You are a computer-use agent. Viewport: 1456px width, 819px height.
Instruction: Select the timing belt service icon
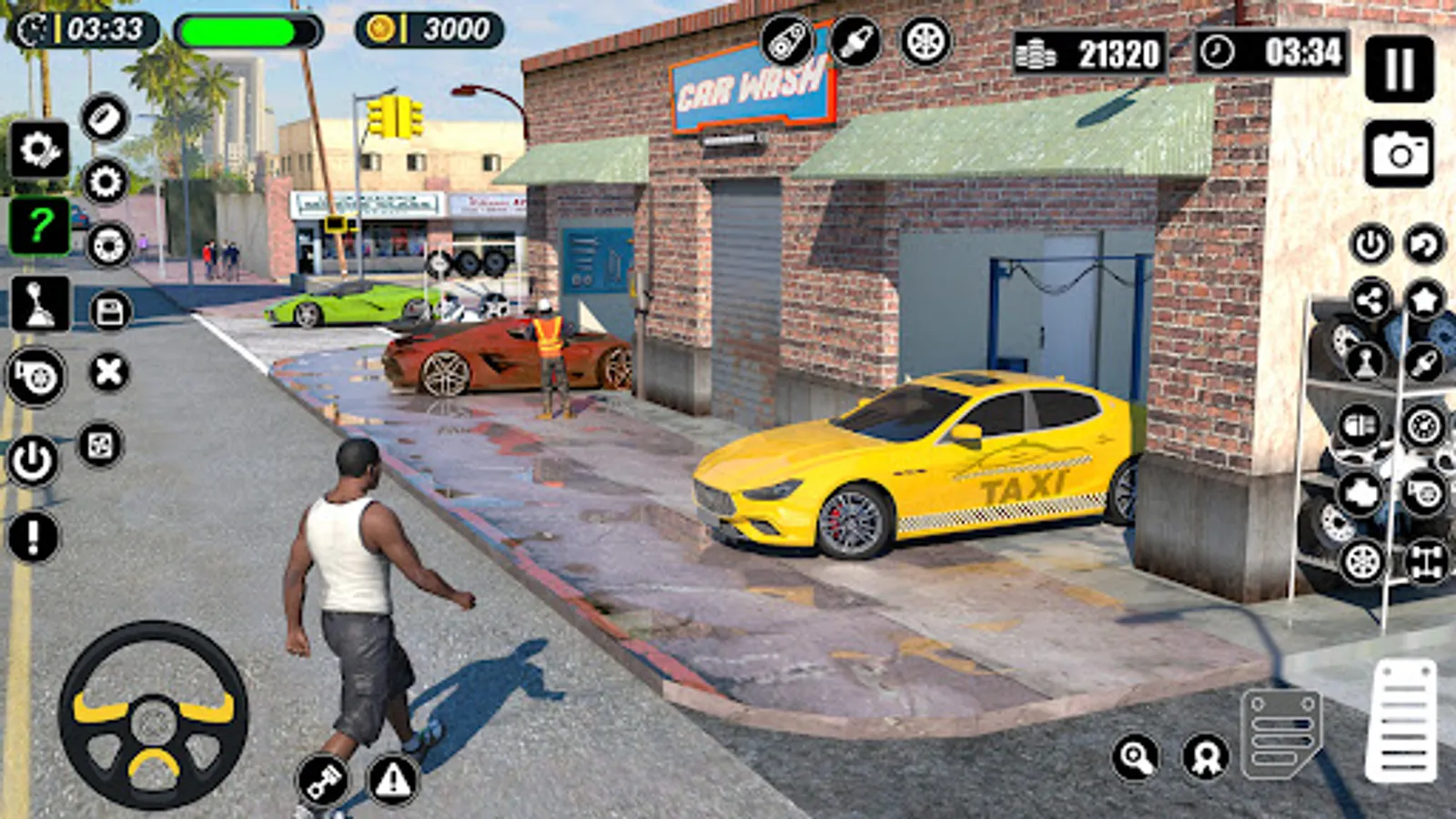tap(788, 41)
